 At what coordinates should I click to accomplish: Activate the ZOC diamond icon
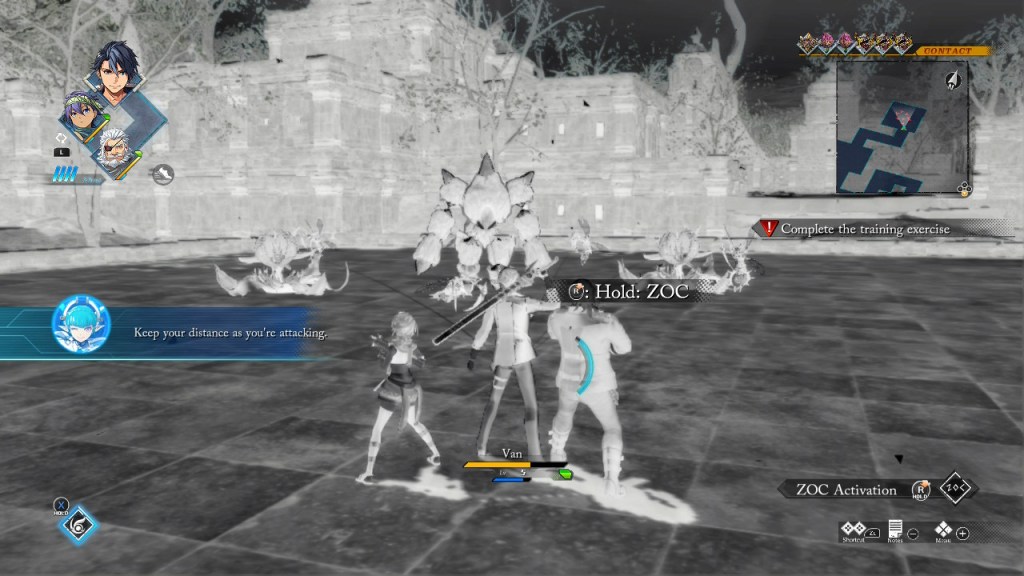click(x=957, y=489)
